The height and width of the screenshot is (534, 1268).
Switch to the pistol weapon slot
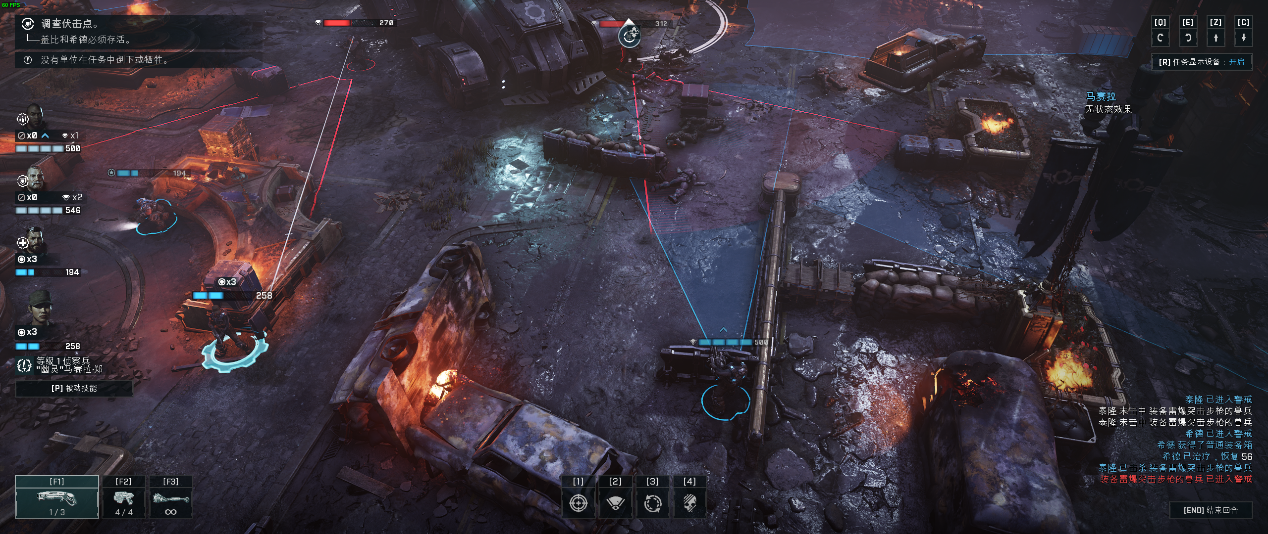[x=124, y=497]
